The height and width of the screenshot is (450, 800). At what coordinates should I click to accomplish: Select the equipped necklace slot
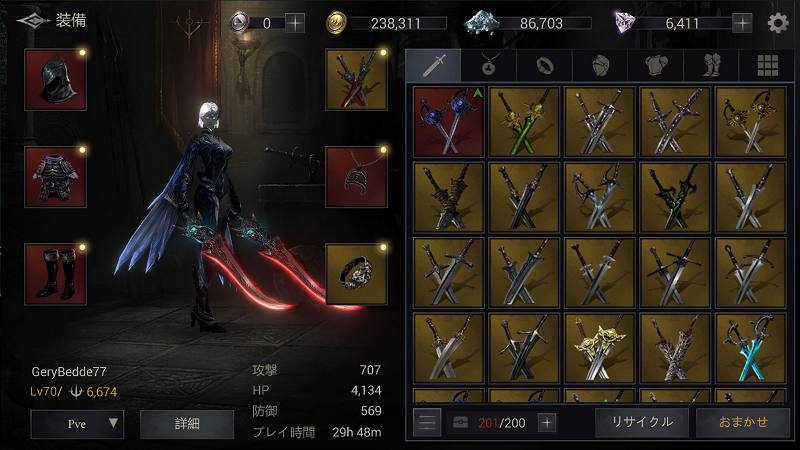click(356, 177)
